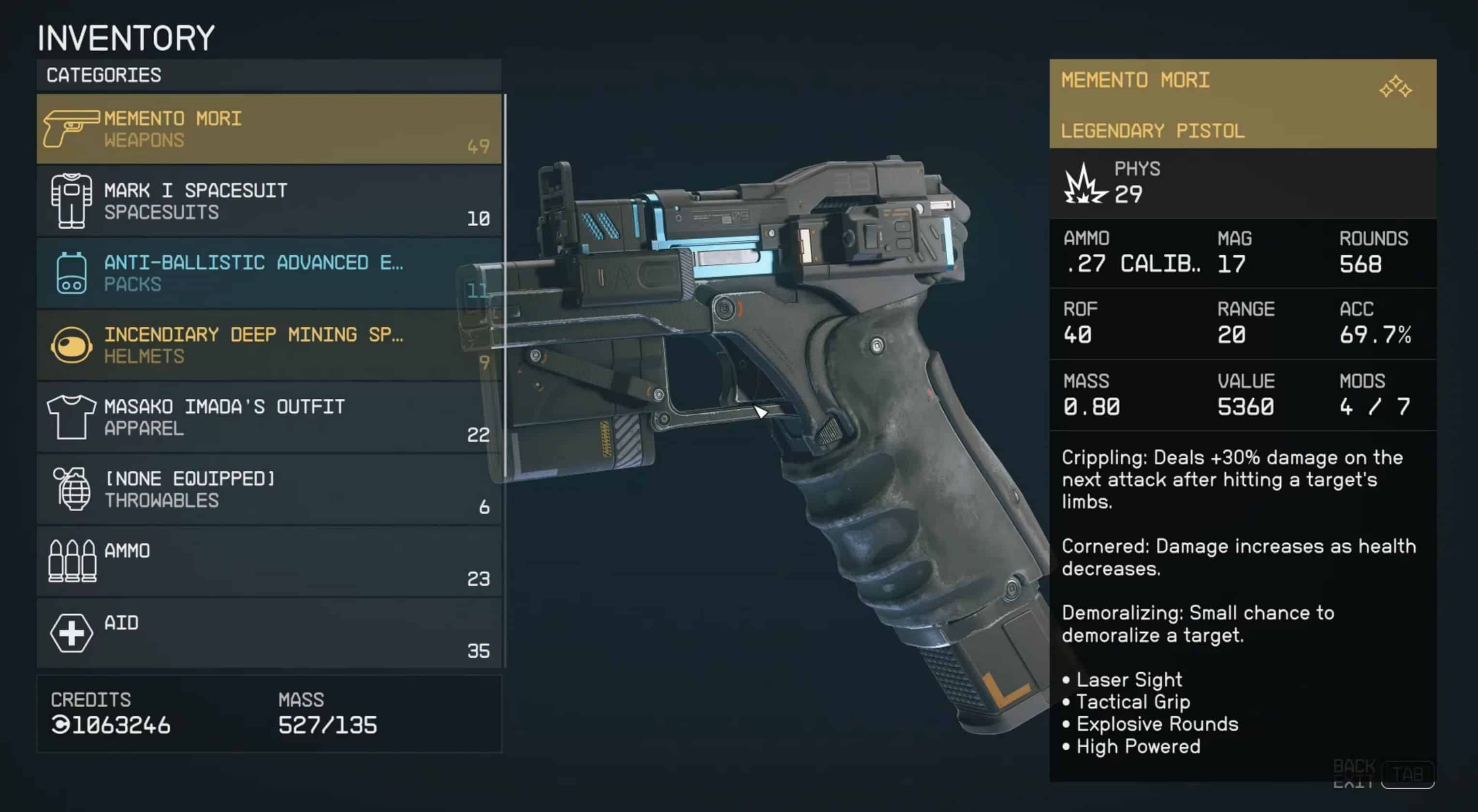
Task: Open the Ammo category
Action: 268,562
